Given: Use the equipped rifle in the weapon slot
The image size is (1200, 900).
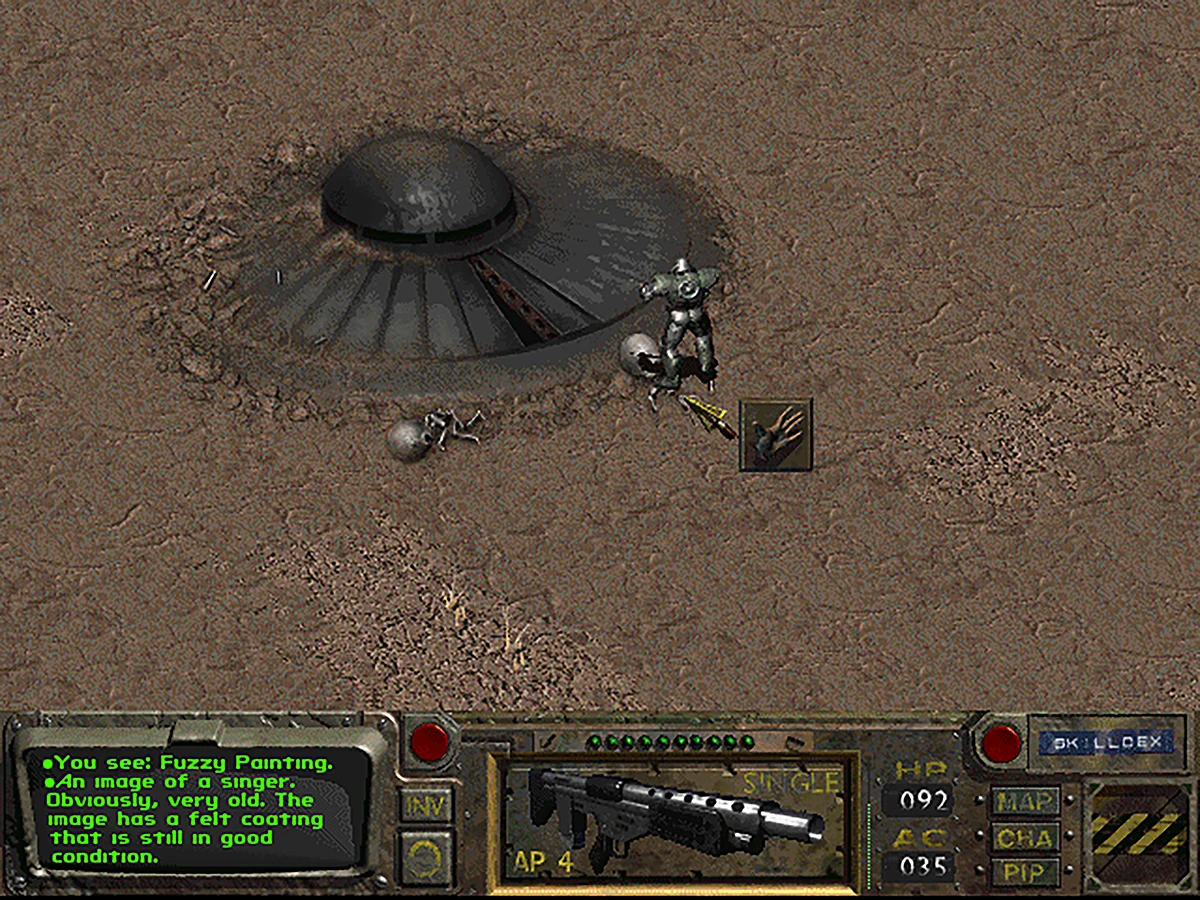Looking at the screenshot, I should 672,818.
